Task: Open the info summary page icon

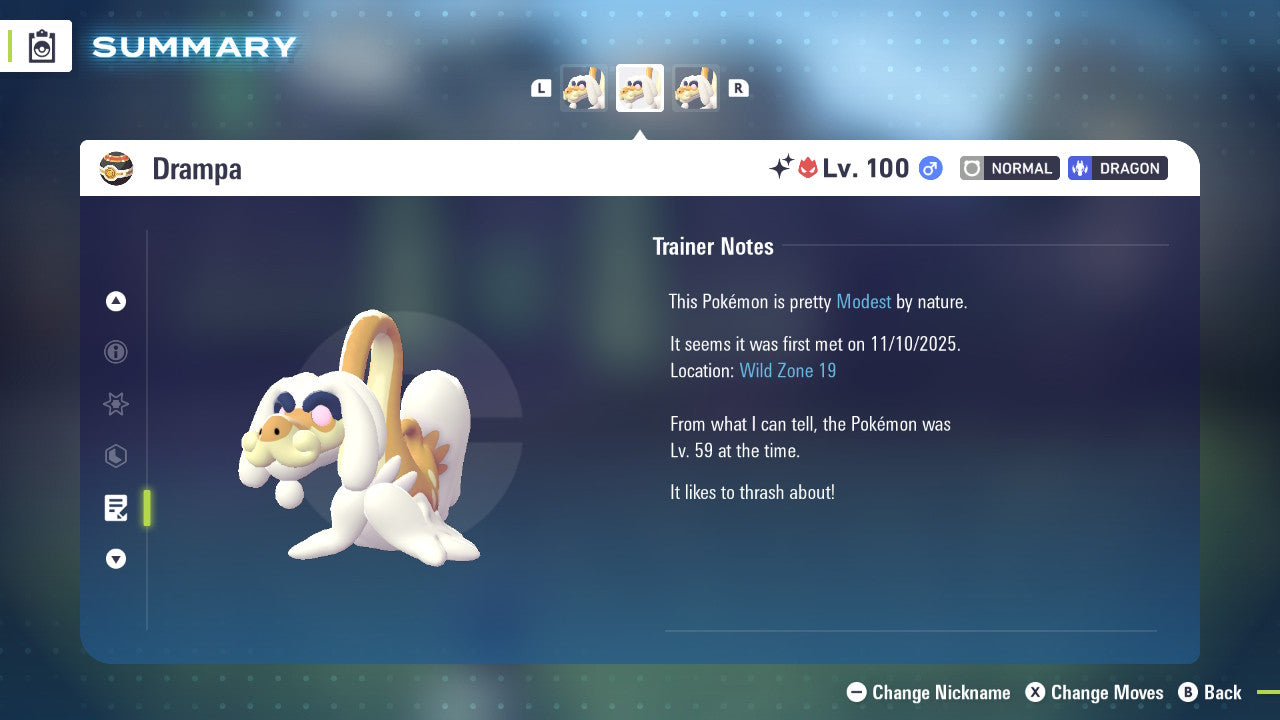Action: (x=115, y=352)
